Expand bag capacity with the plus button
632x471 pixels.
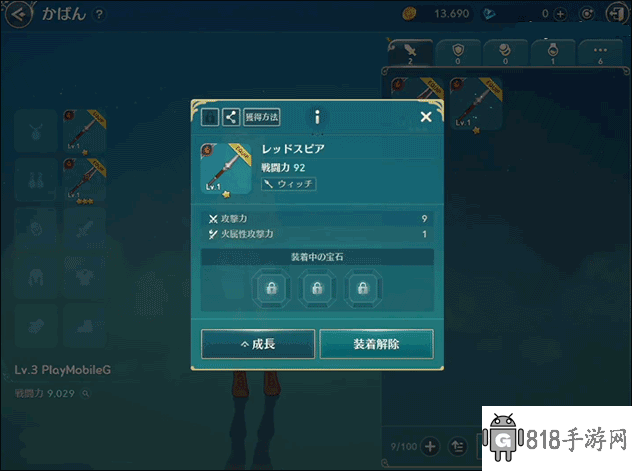click(431, 446)
